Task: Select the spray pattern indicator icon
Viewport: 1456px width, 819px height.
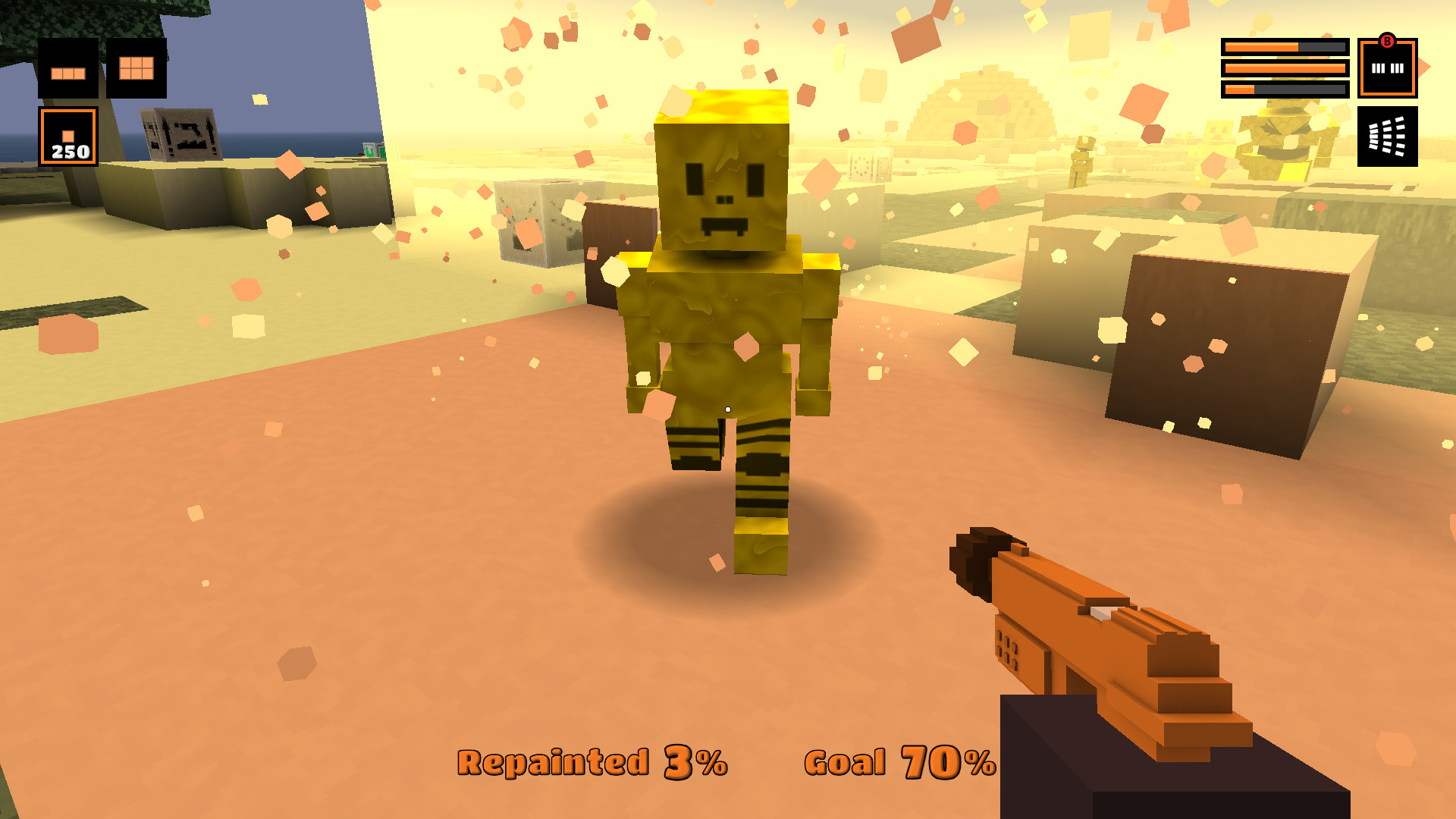Action: pos(1388,136)
